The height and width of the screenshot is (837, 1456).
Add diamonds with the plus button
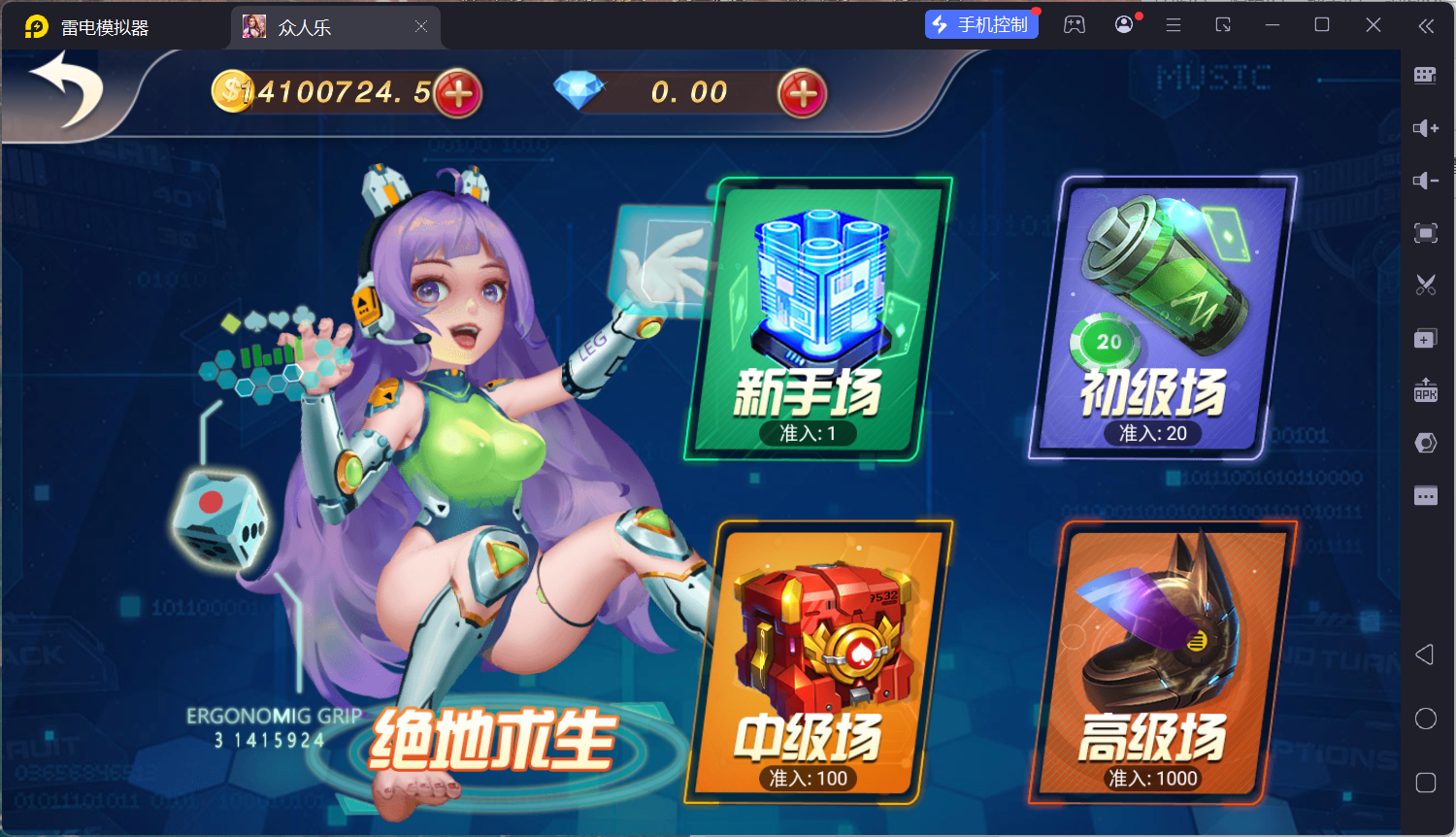[x=802, y=93]
